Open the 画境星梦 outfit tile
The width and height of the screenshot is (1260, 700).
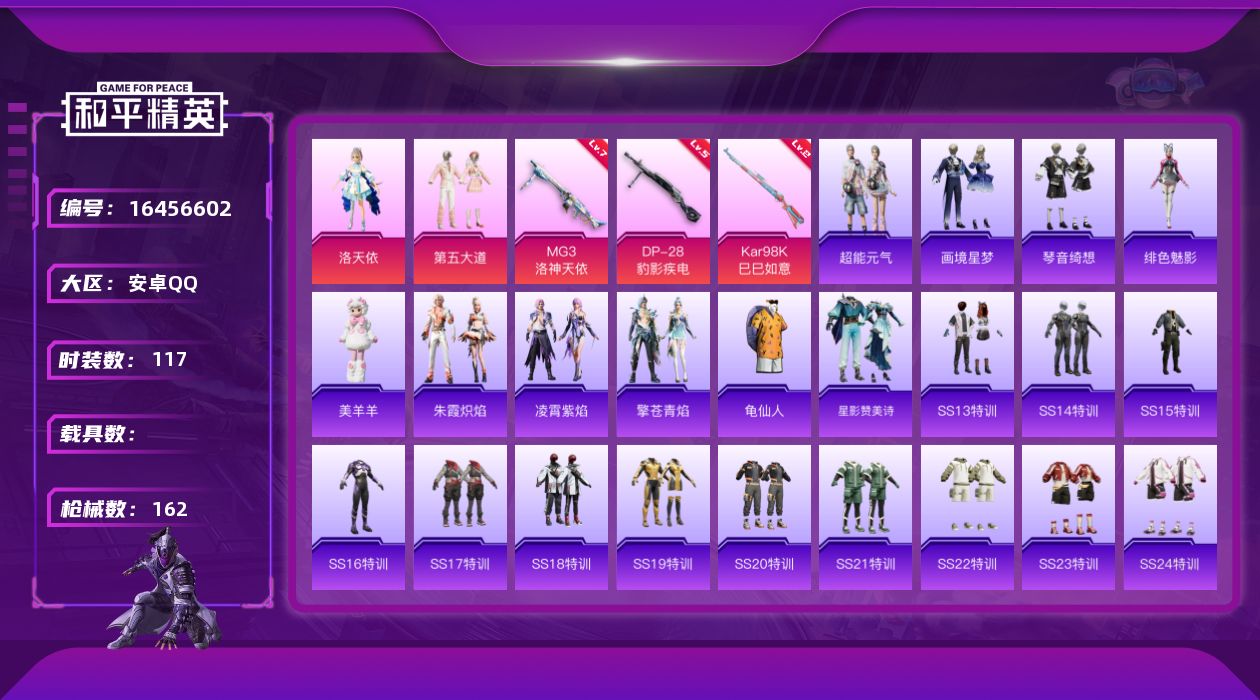[x=967, y=211]
